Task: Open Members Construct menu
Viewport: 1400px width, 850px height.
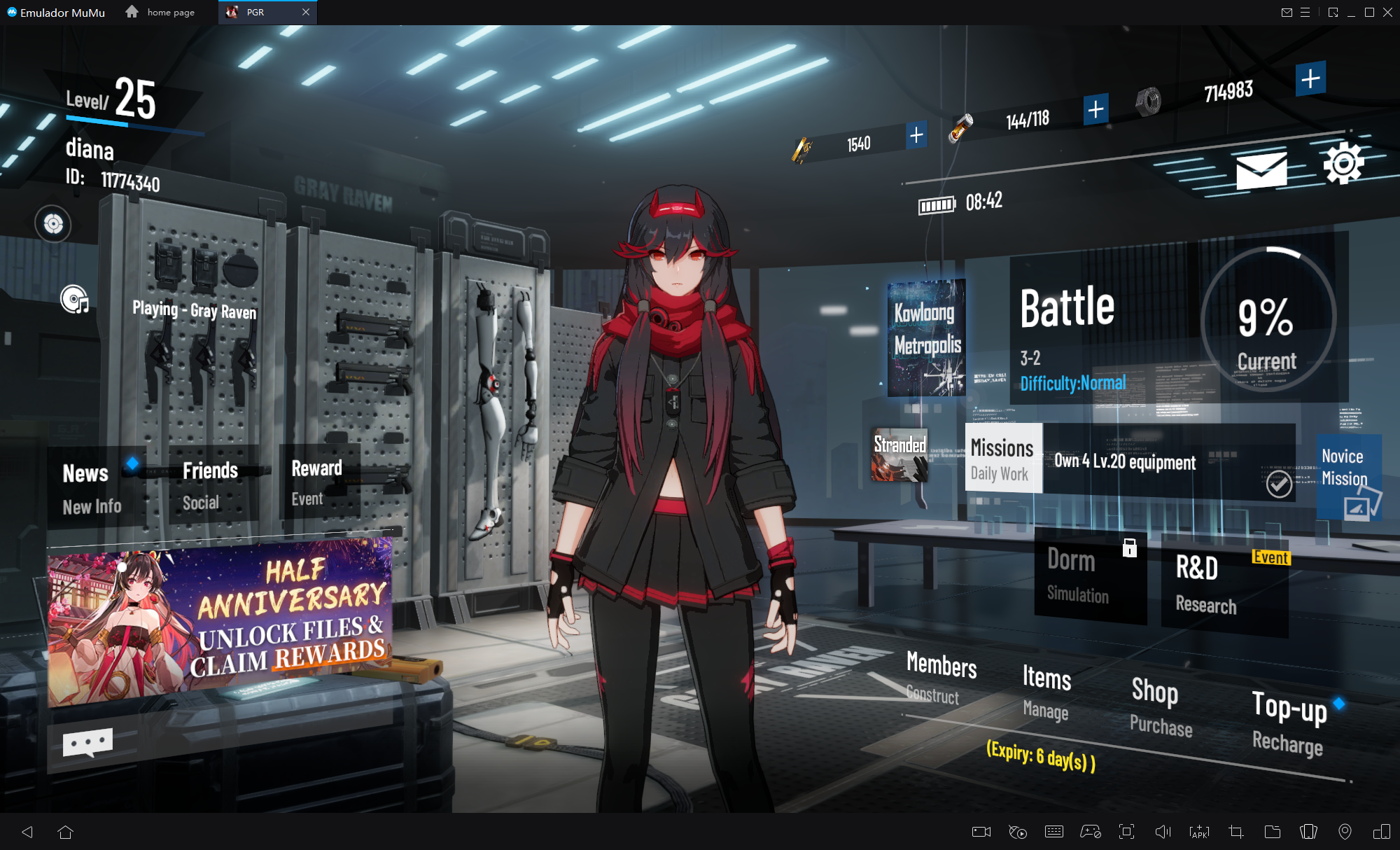Action: (x=940, y=677)
